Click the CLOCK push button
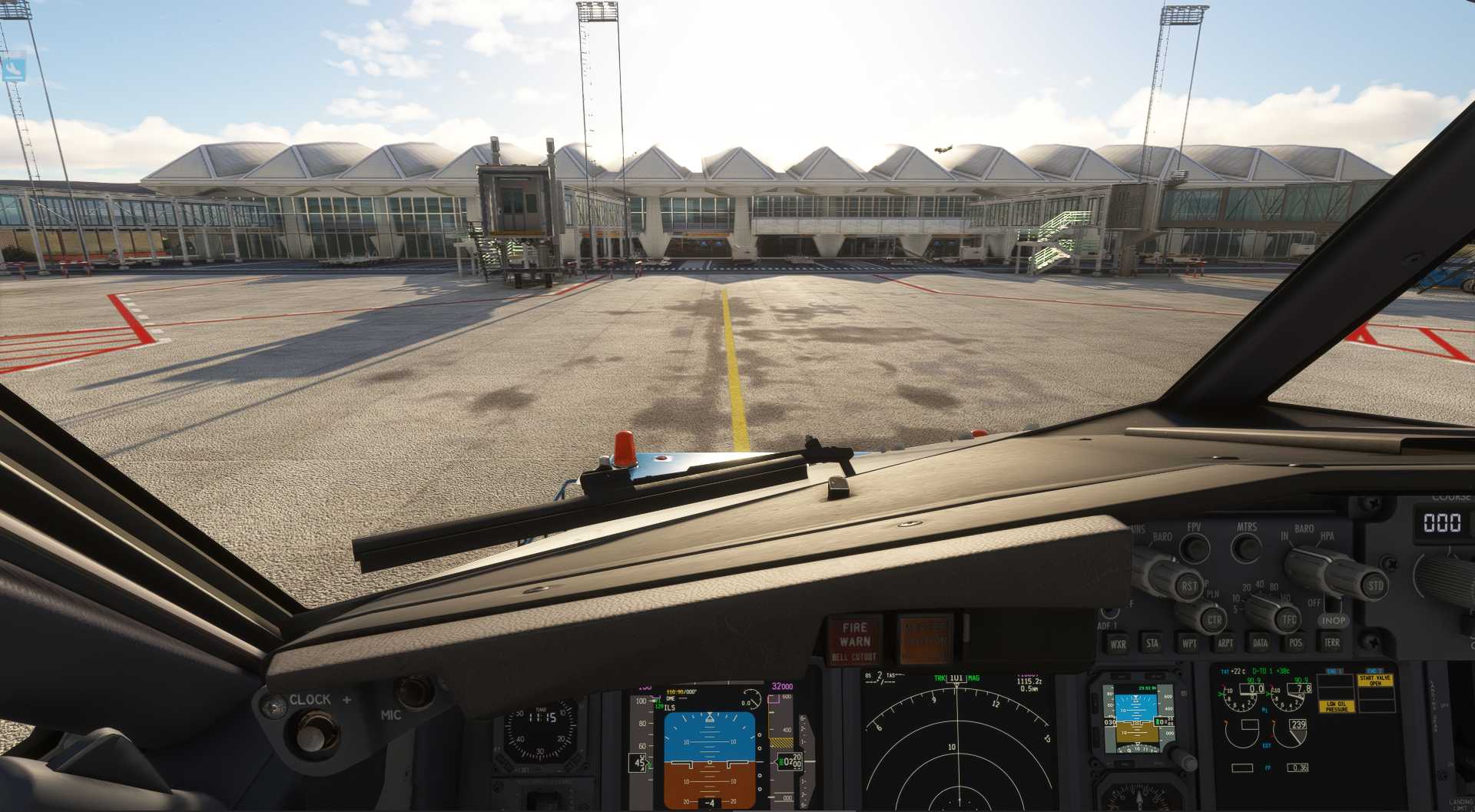Viewport: 1475px width, 812px height. tap(310, 737)
